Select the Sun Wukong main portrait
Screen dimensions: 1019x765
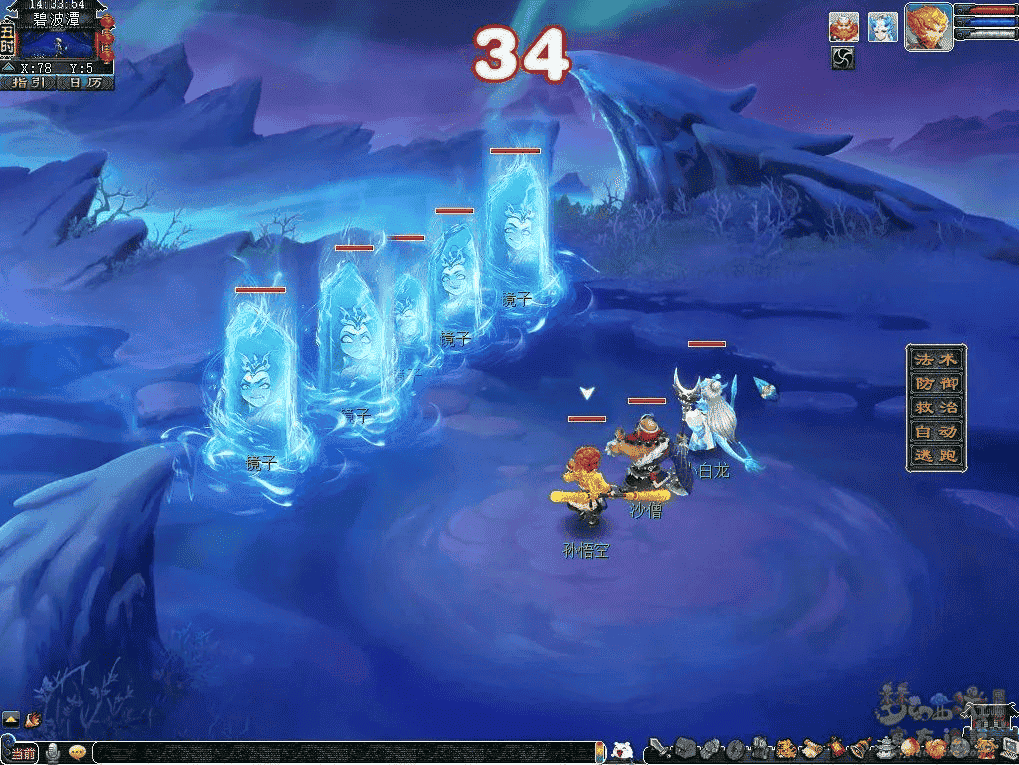928,27
